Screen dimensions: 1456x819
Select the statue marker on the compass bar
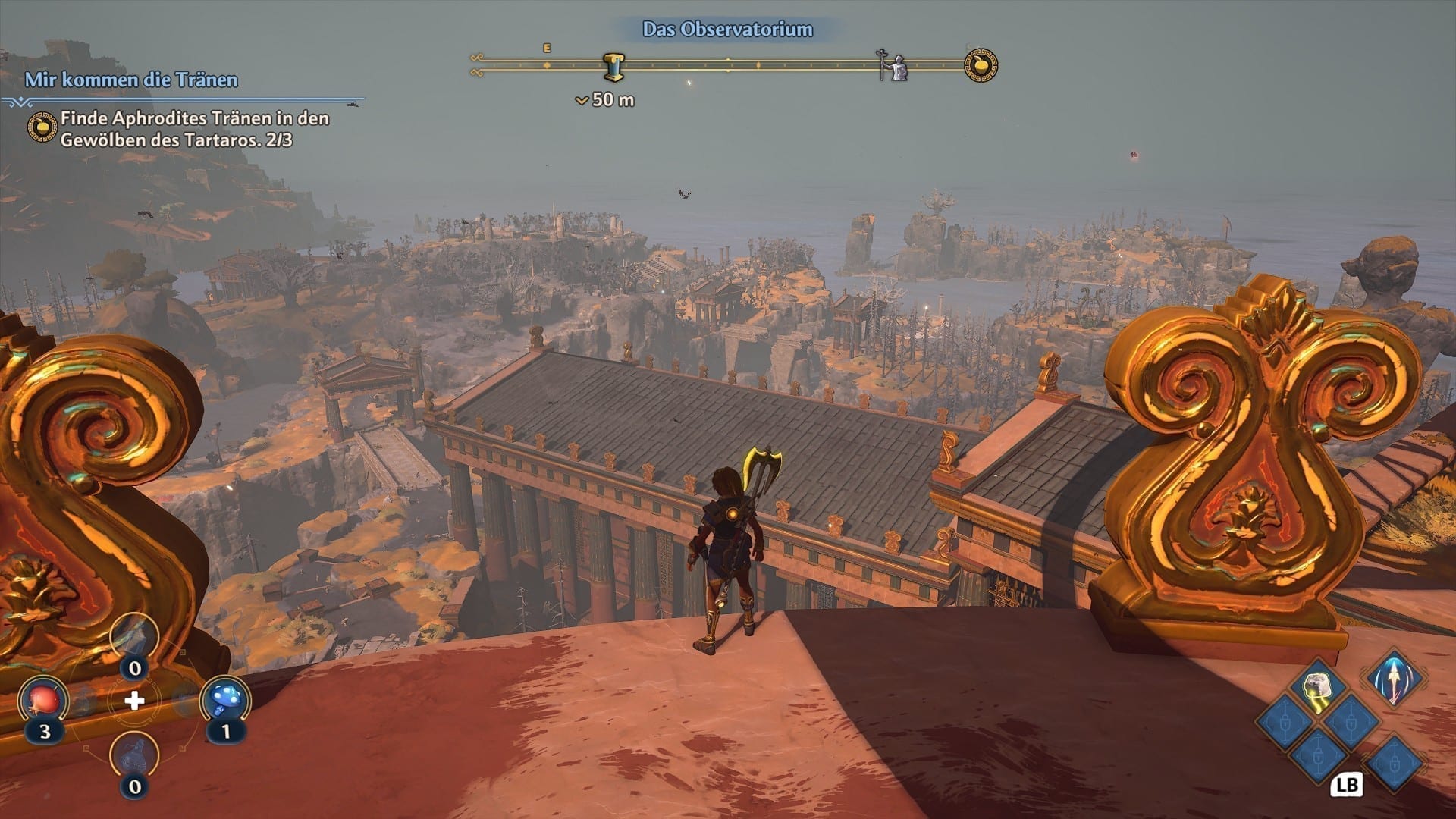tap(895, 67)
